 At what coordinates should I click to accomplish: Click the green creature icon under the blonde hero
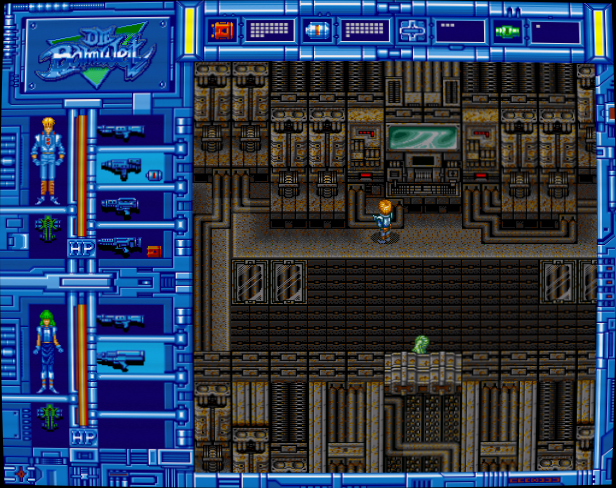point(46,226)
